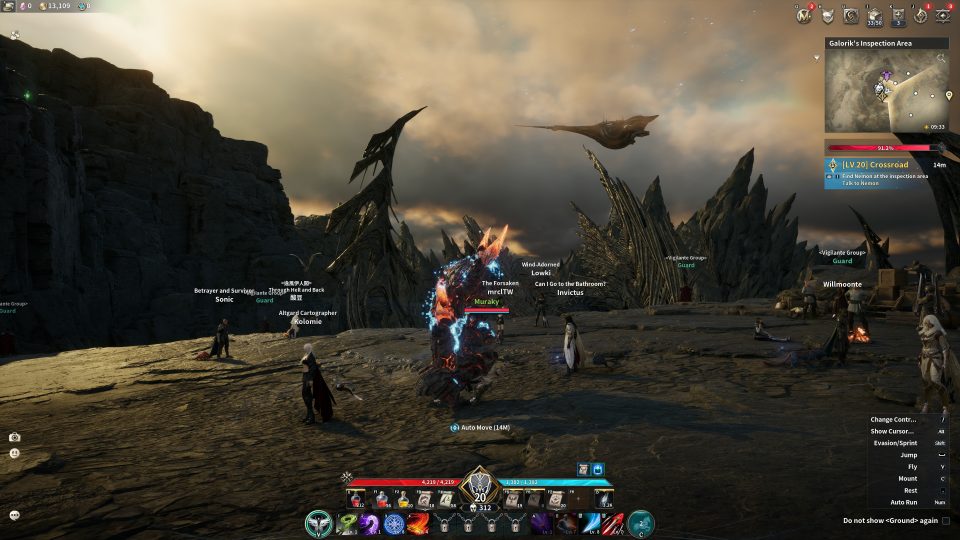Use the red health potion slot

[357, 499]
